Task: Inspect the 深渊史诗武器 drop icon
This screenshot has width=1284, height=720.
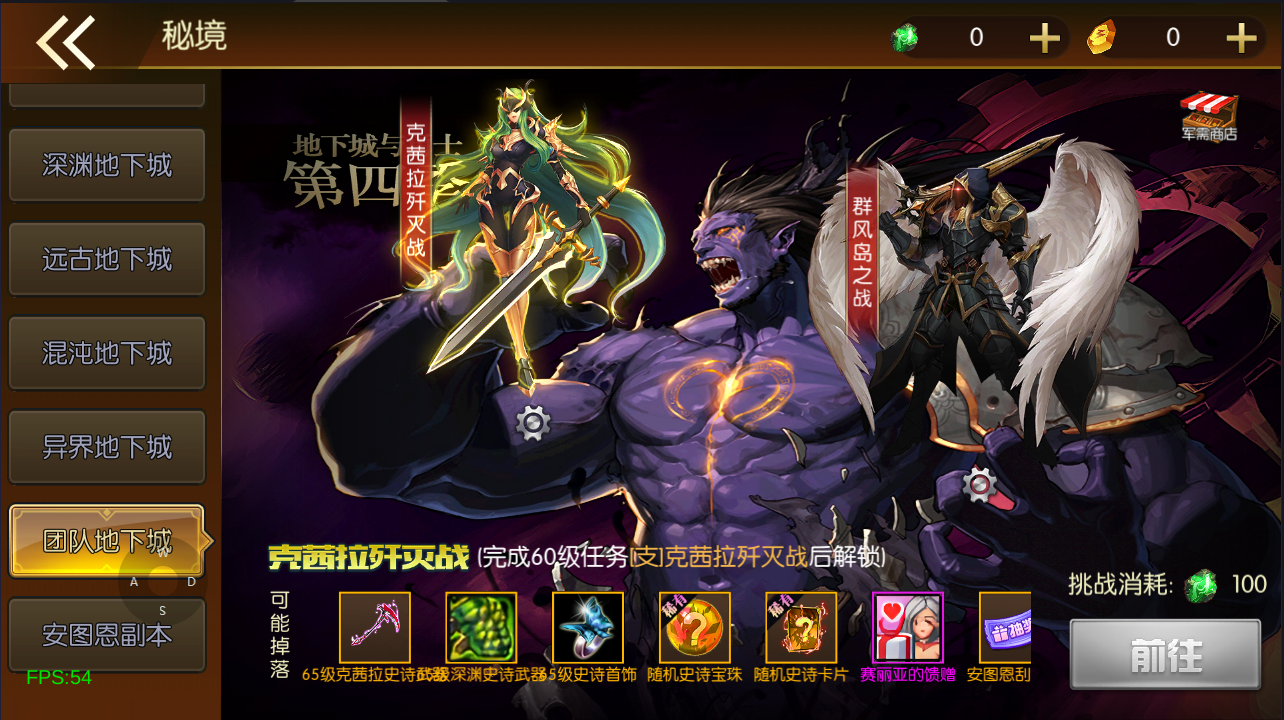Action: tap(481, 628)
